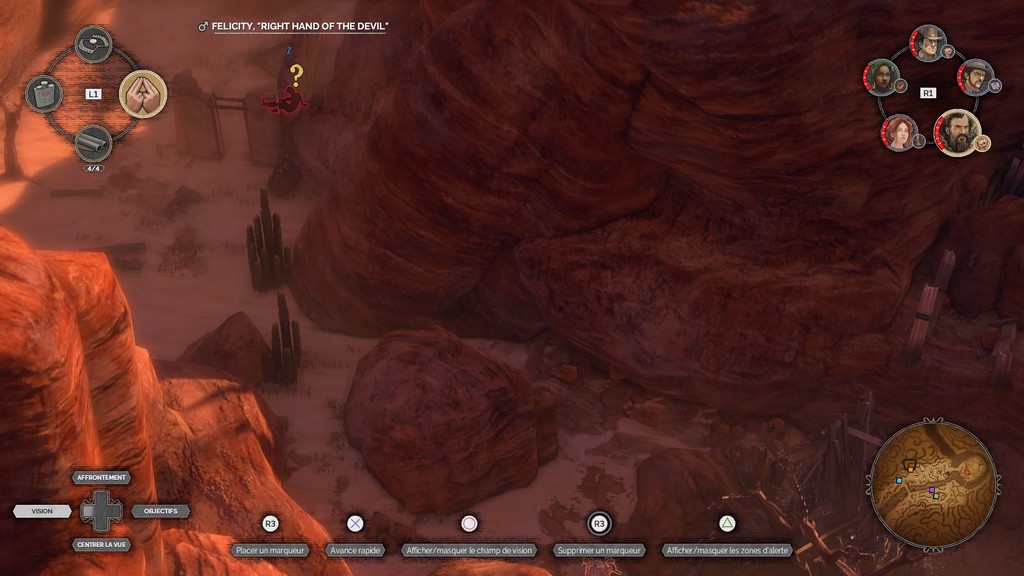The height and width of the screenshot is (576, 1024).
Task: Click Afficher/masquer le champ de vision
Action: coord(469,550)
